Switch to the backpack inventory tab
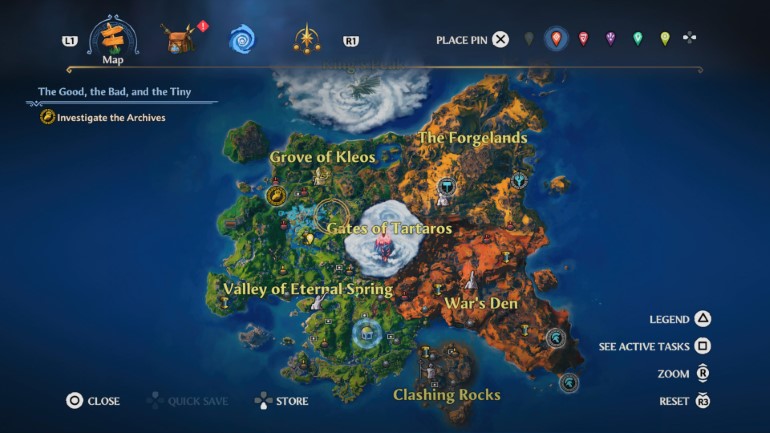Image resolution: width=770 pixels, height=433 pixels. coord(180,40)
